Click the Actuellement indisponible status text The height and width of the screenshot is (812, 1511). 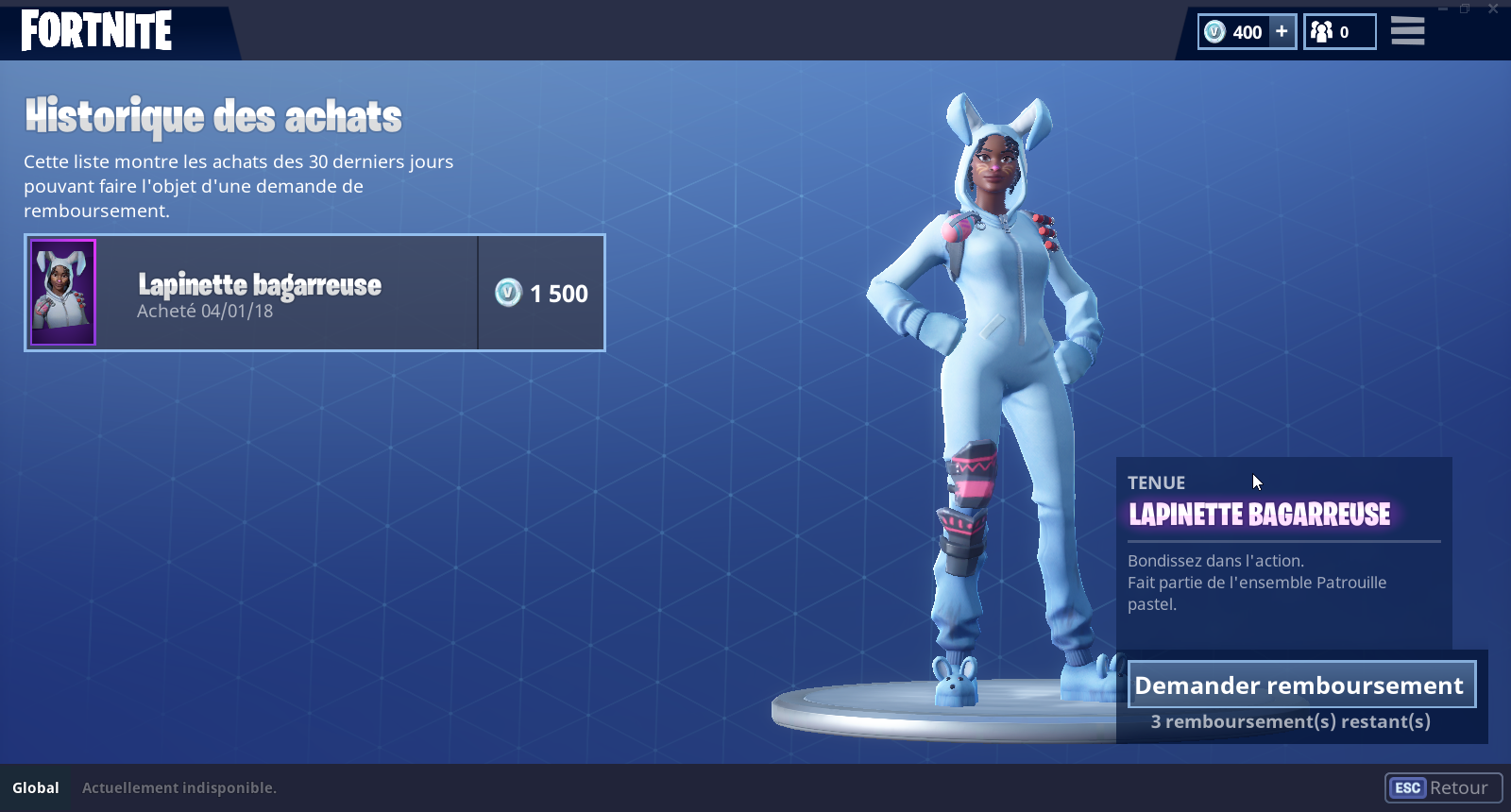pos(178,787)
